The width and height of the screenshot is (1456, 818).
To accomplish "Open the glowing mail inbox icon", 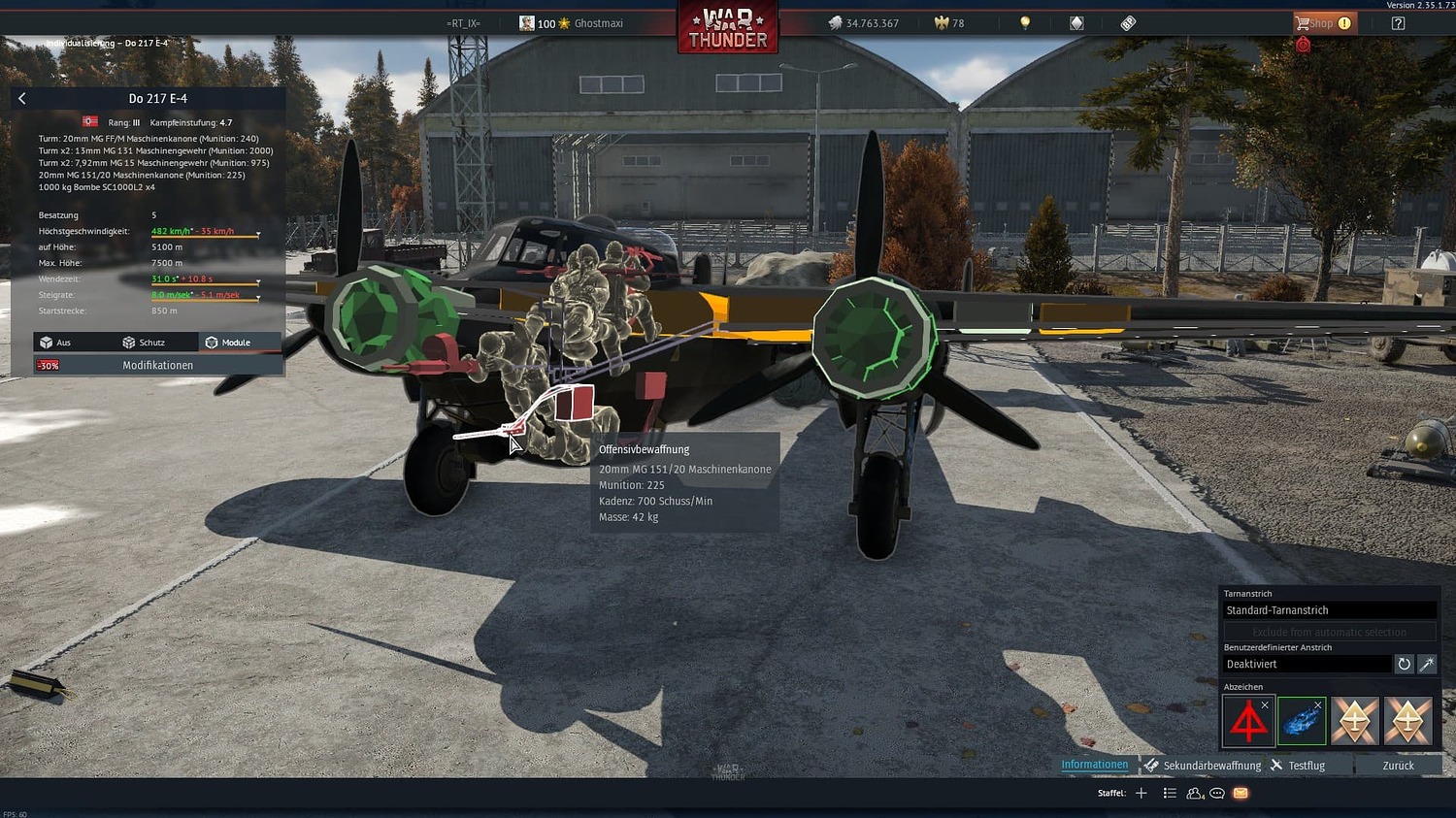I will point(1241,793).
